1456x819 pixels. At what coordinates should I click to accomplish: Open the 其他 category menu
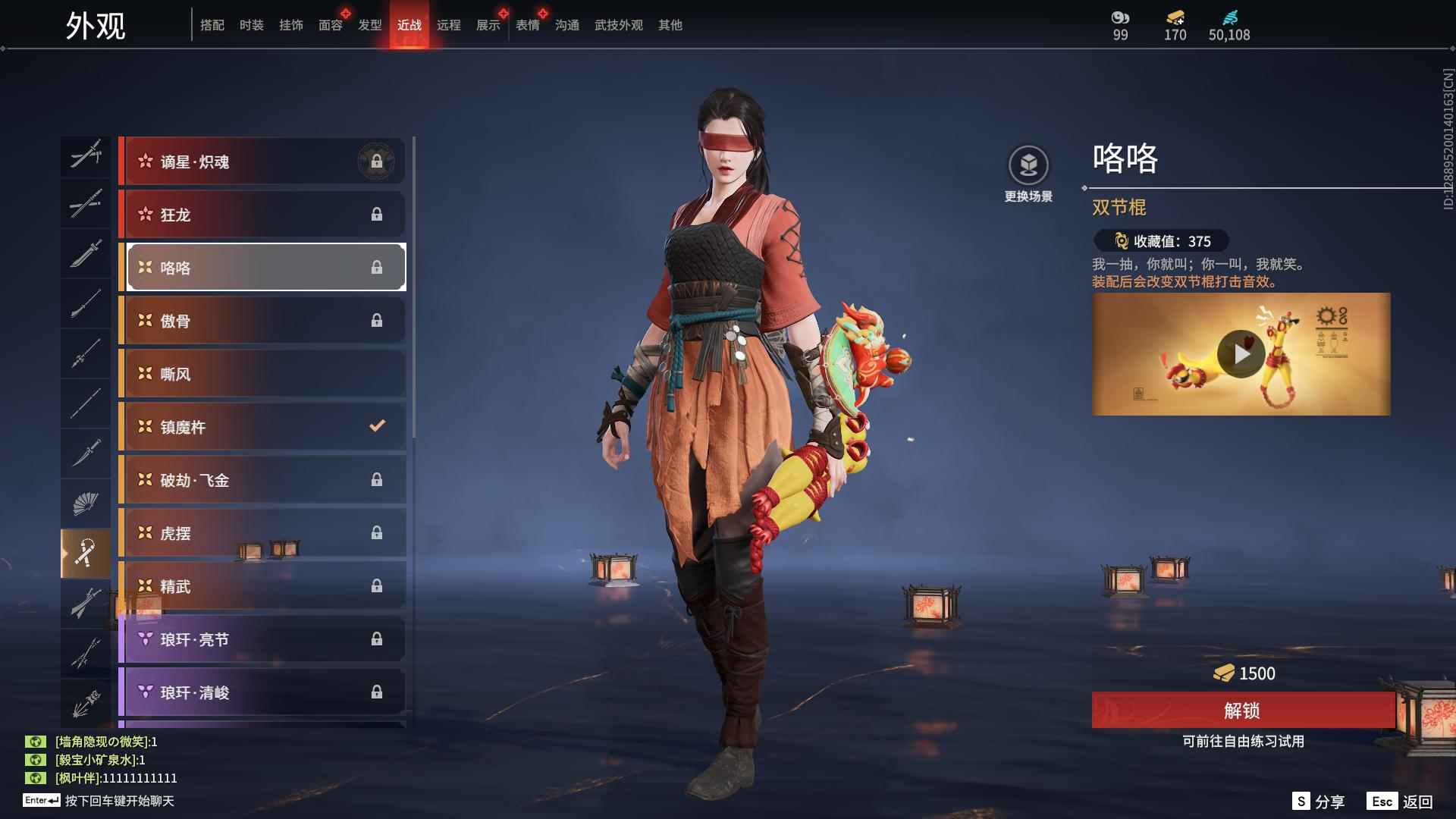click(668, 25)
